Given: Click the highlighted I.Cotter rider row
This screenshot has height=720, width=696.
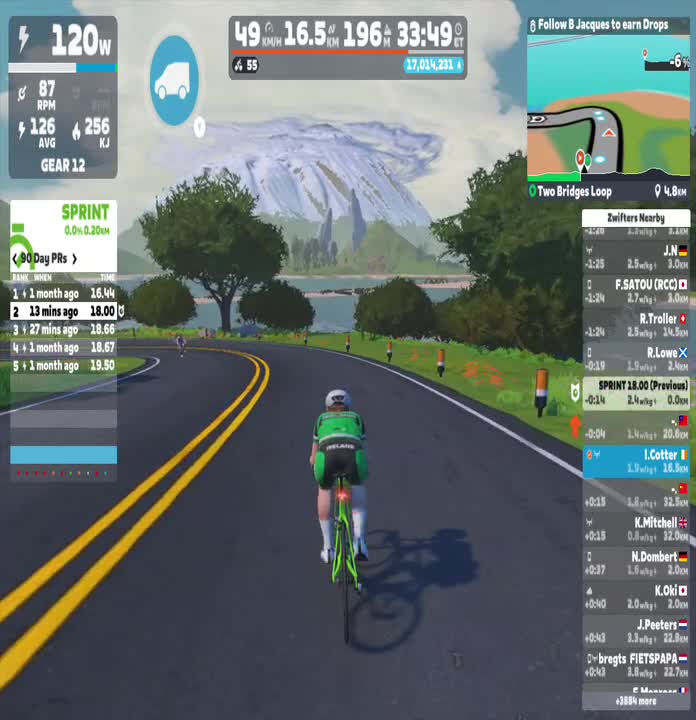Looking at the screenshot, I should click(636, 461).
